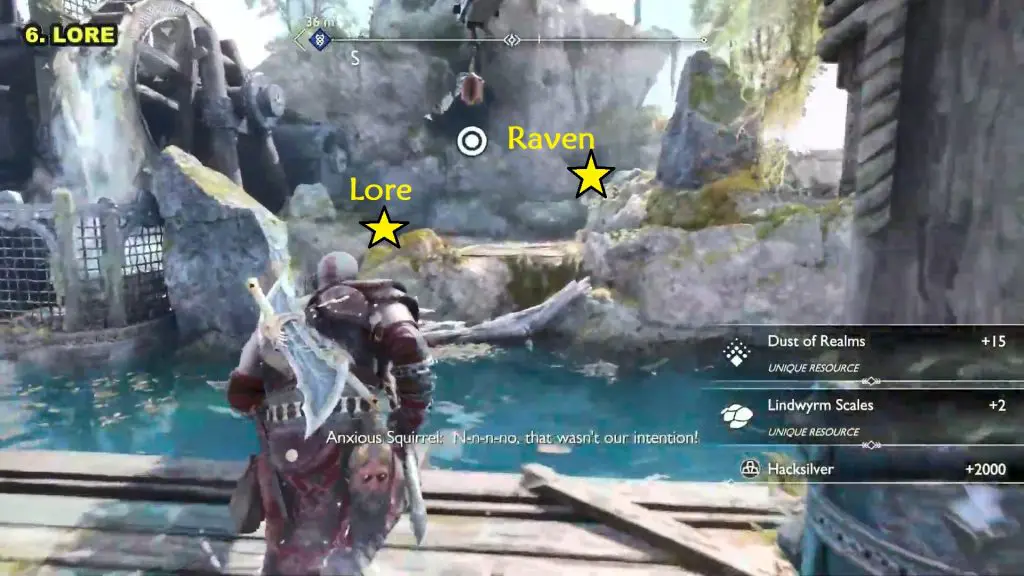Viewport: 1024px width, 576px height.
Task: Select the Hacksilver +2000 loot notification
Action: coord(862,467)
